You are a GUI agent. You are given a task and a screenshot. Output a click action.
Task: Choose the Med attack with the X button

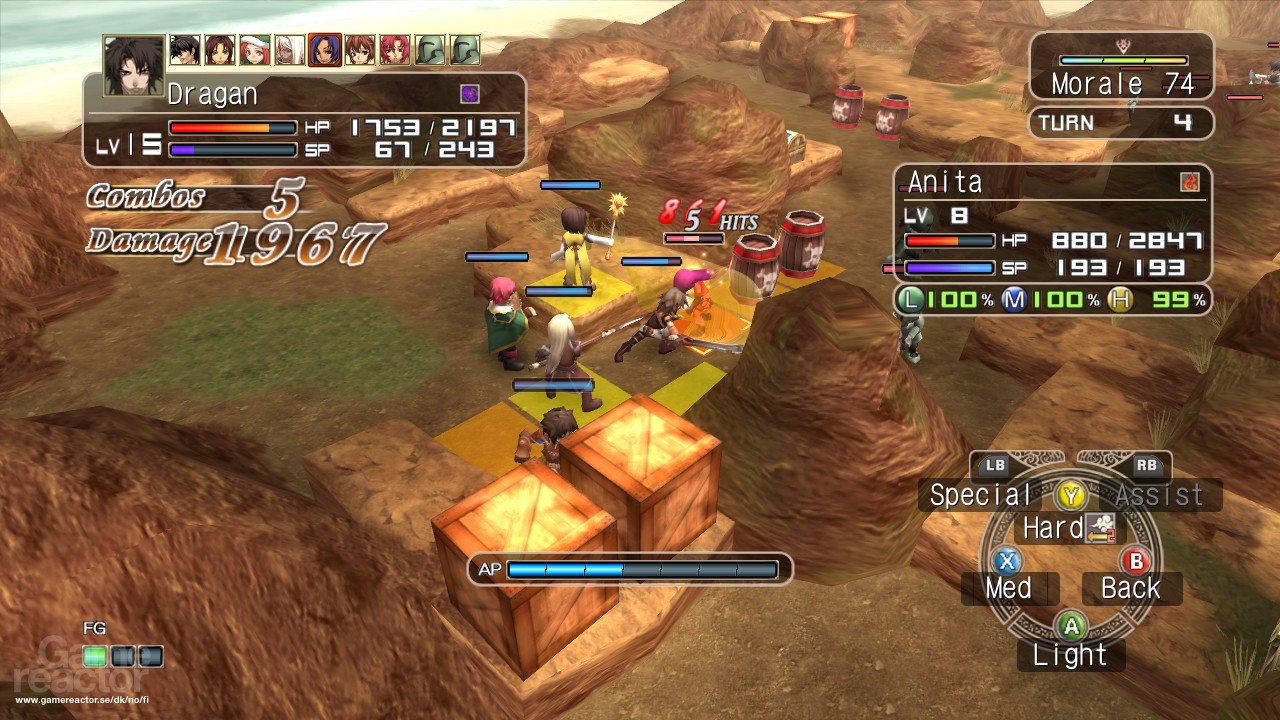pos(1009,588)
